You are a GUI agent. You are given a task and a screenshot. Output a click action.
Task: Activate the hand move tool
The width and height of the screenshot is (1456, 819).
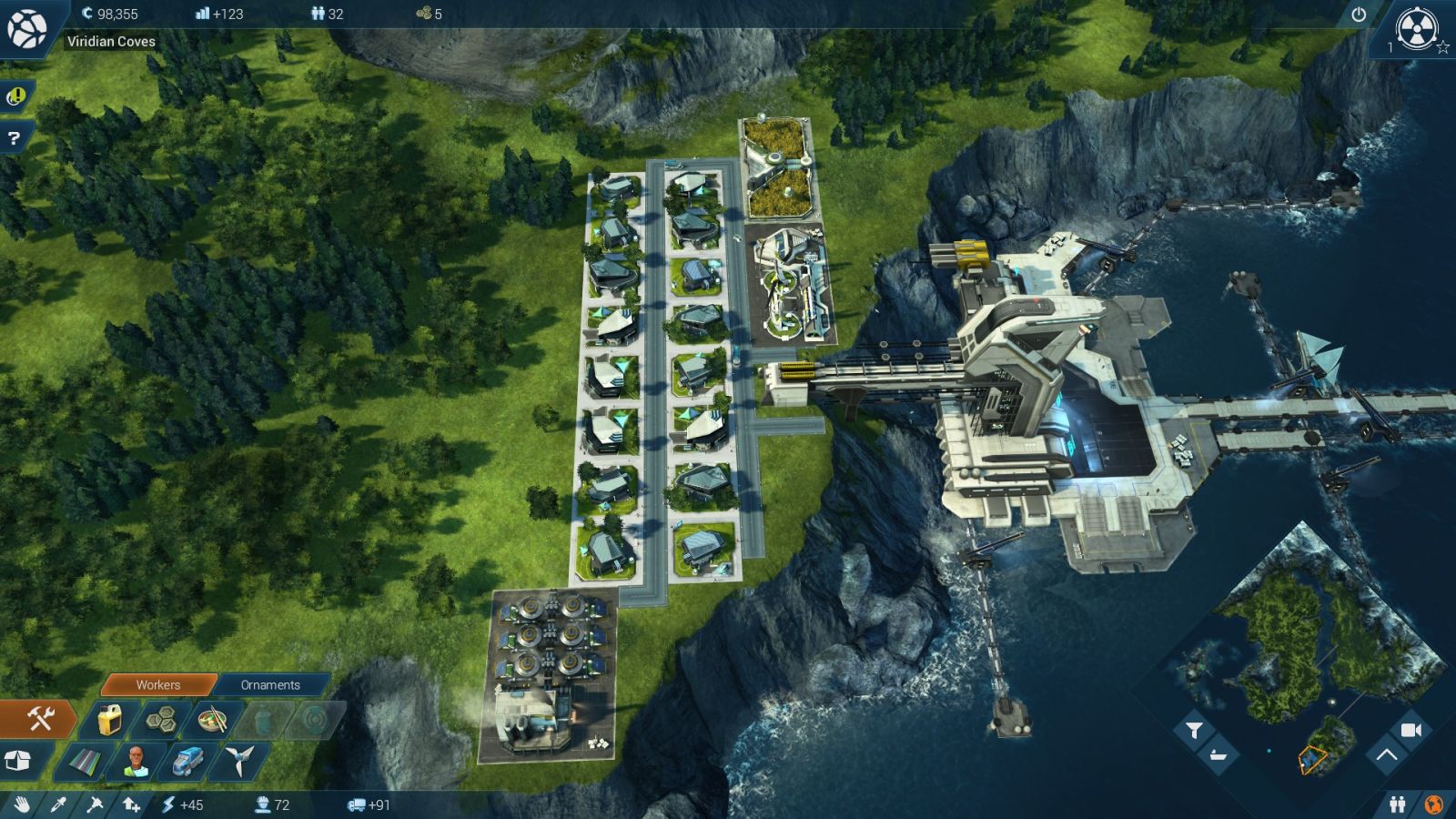coord(21,804)
